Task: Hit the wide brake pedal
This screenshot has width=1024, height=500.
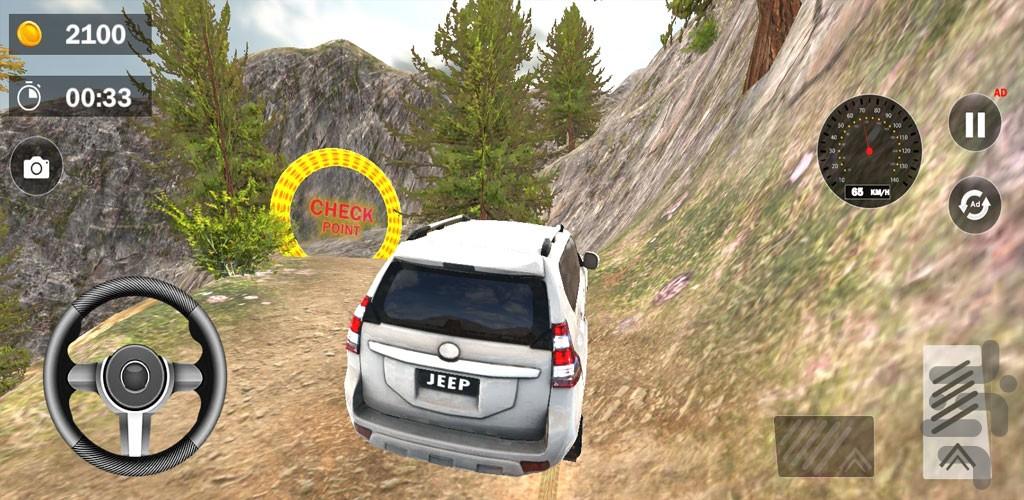Action: click(x=823, y=446)
